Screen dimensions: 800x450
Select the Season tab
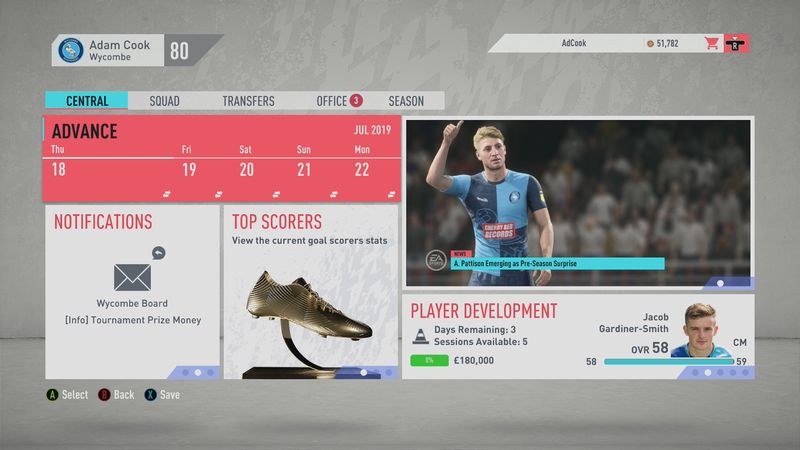pos(406,101)
